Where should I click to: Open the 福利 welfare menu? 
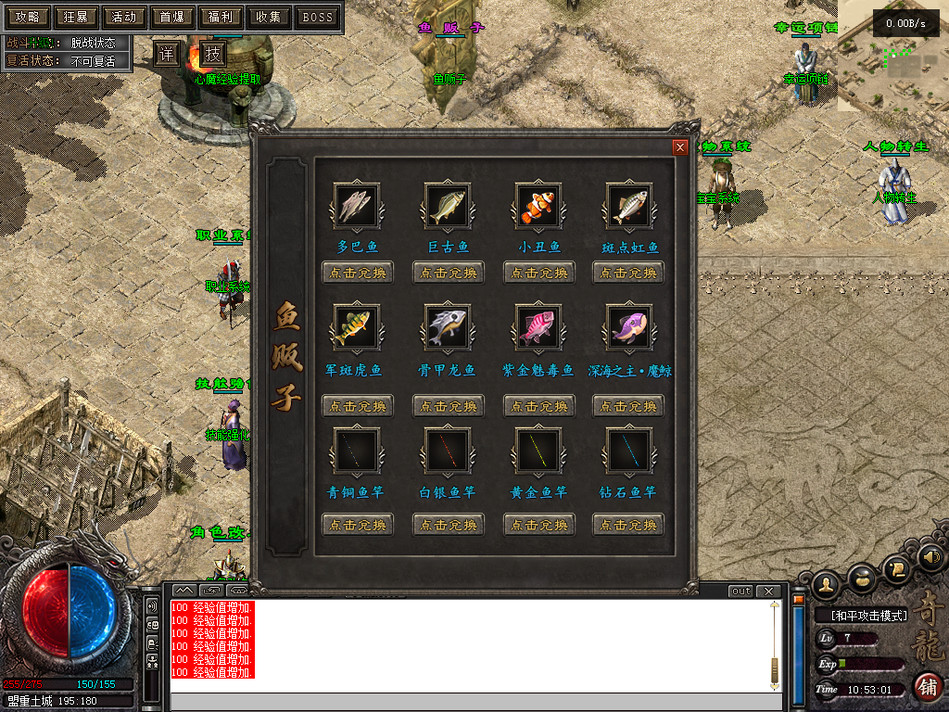point(221,16)
